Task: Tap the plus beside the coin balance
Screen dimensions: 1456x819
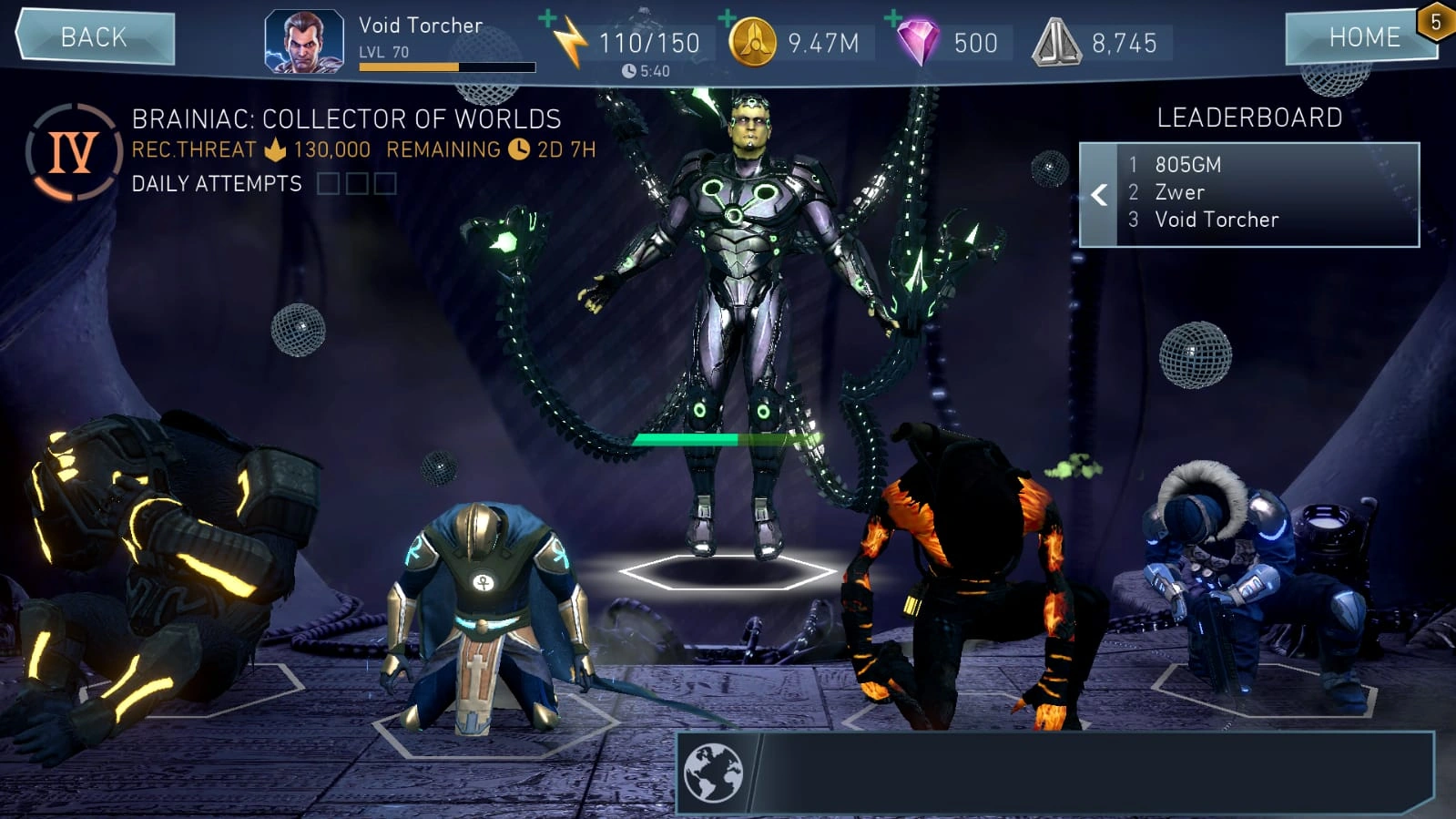Action: click(x=726, y=16)
